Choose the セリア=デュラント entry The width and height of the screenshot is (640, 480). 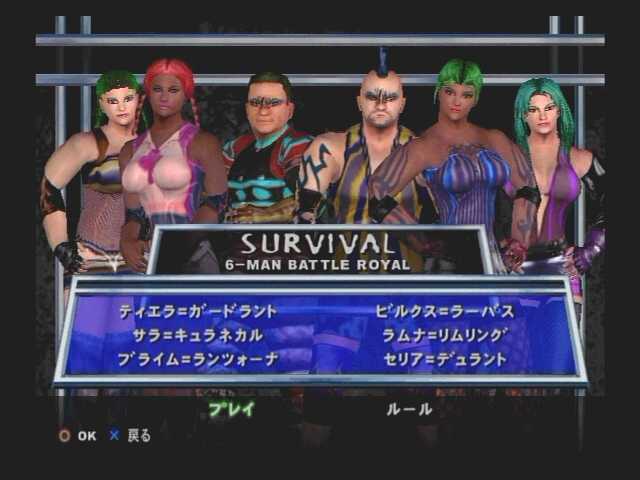click(x=445, y=358)
